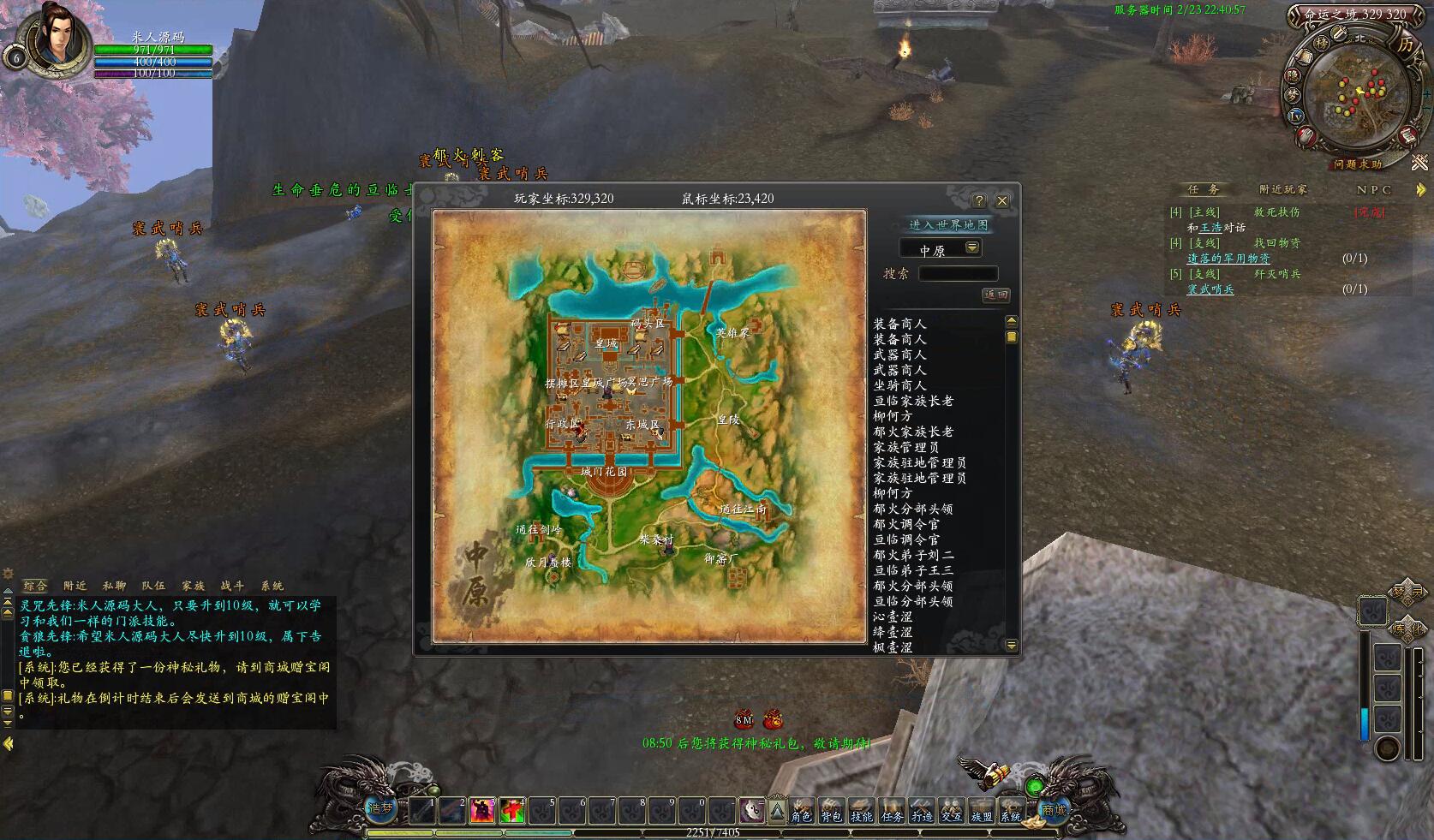Viewport: 1434px width, 840px height.
Task: Close the map window with the X button
Action: (1001, 200)
